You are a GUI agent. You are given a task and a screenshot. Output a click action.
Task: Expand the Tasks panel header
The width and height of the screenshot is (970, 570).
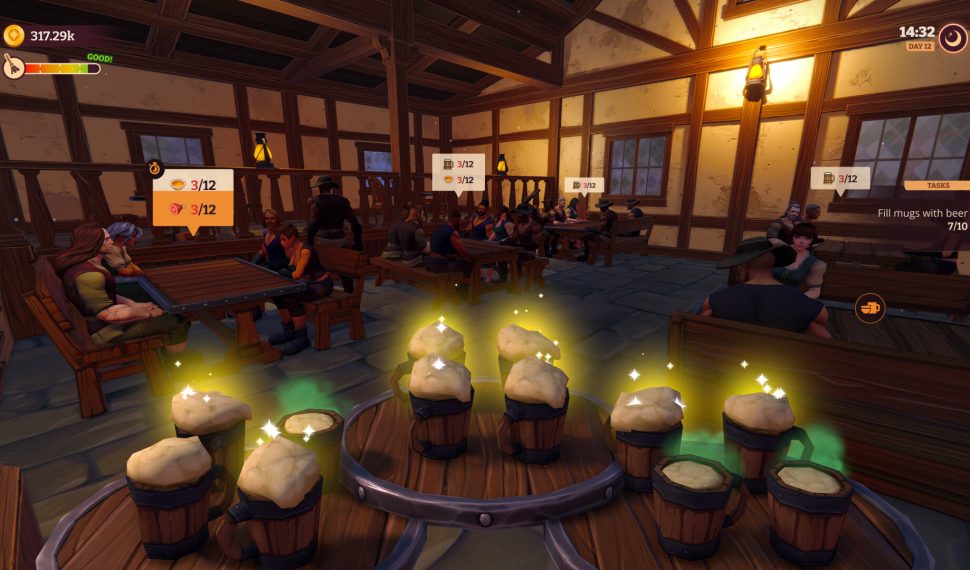click(x=936, y=185)
